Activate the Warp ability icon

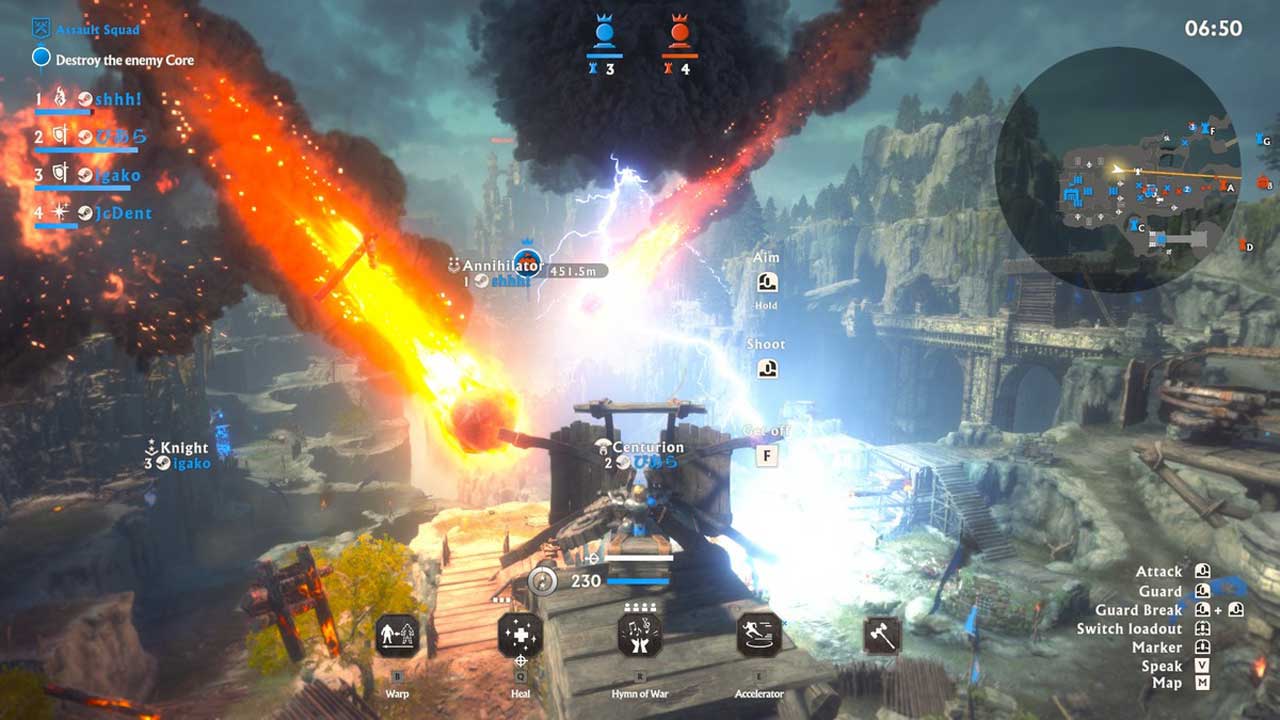point(398,635)
